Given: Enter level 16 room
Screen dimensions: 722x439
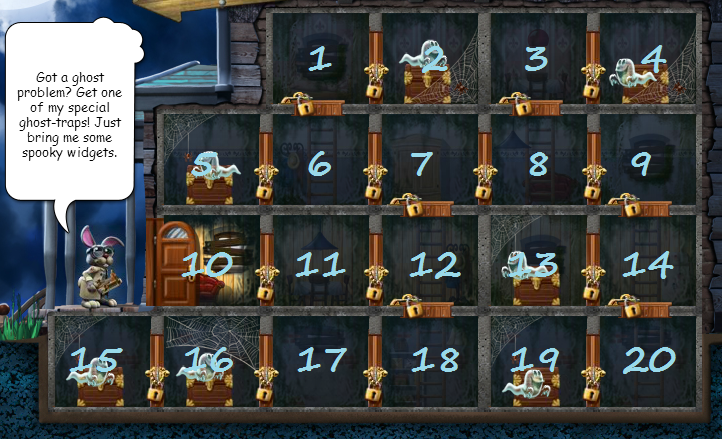Looking at the screenshot, I should 208,360.
